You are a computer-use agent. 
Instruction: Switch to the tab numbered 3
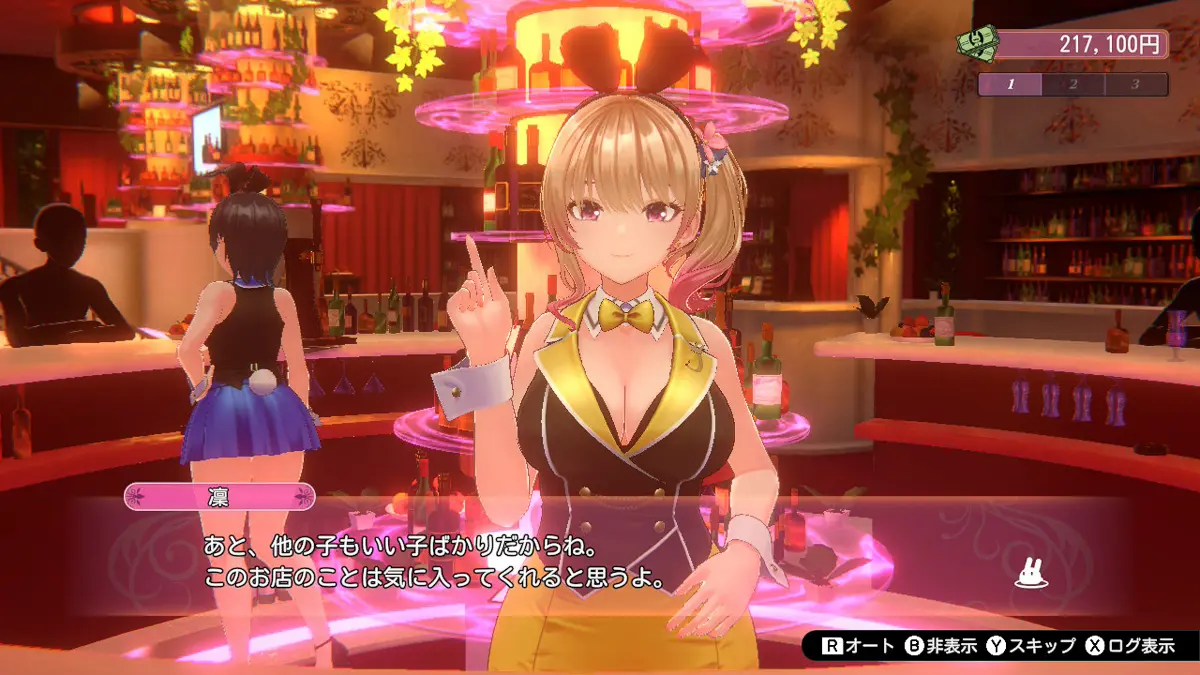click(x=1135, y=84)
